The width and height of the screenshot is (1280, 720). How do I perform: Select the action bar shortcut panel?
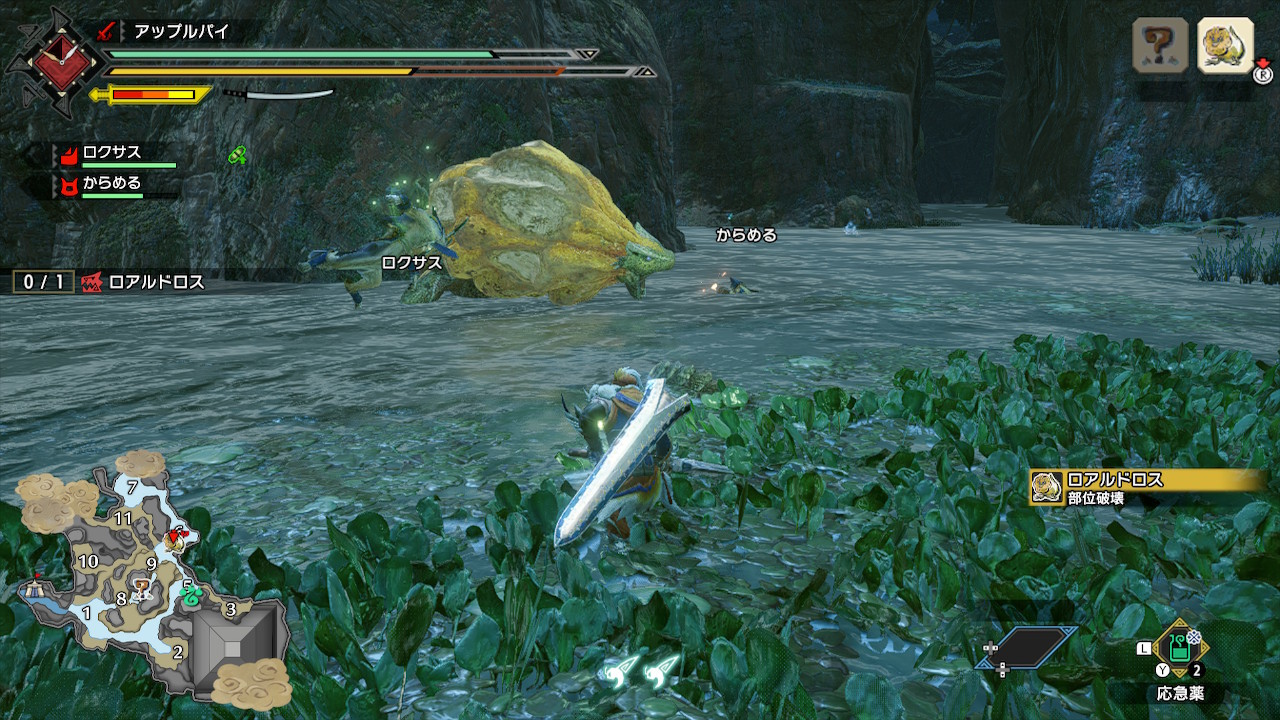[x=1034, y=647]
